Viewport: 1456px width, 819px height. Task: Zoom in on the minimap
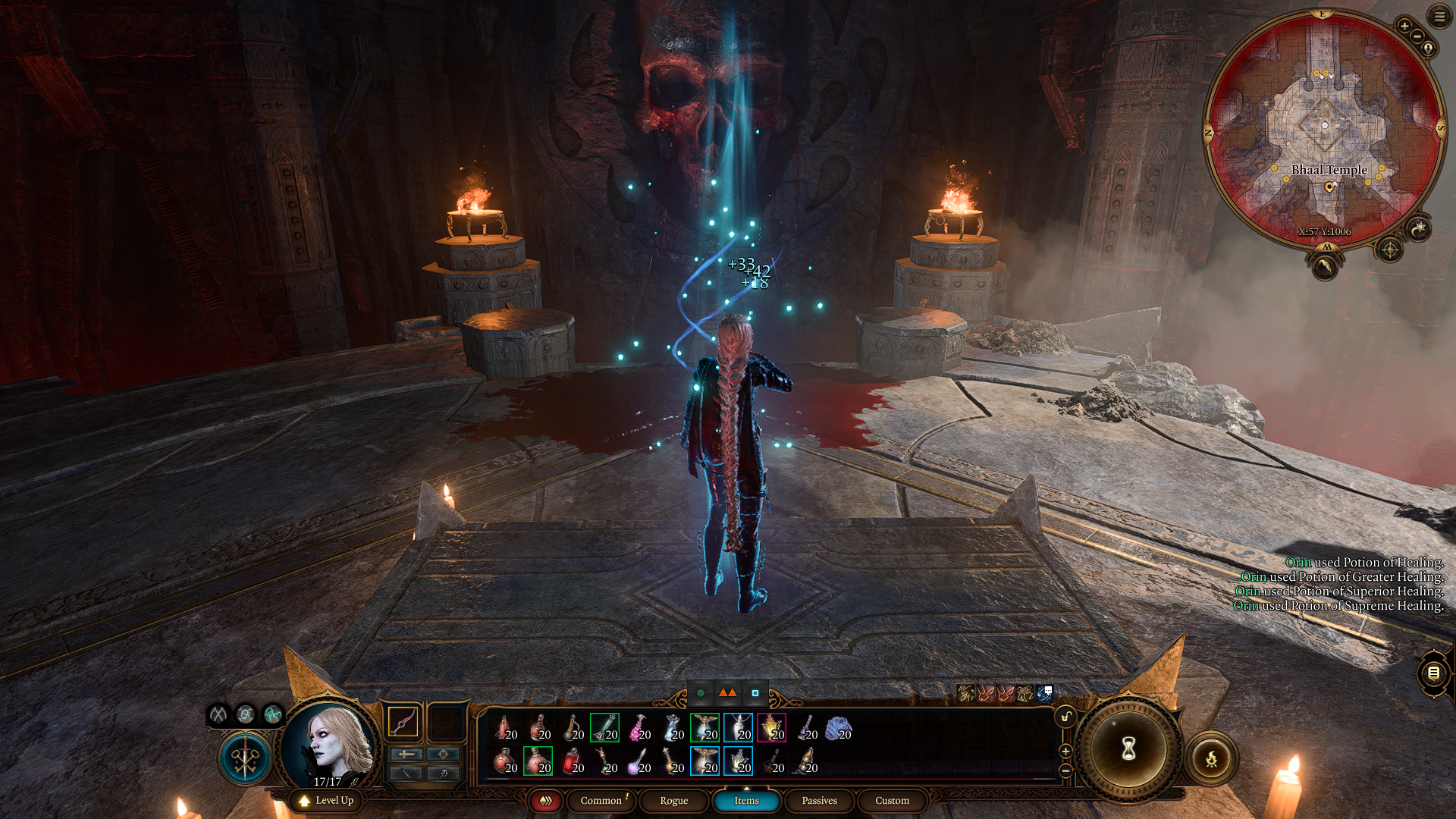1404,26
